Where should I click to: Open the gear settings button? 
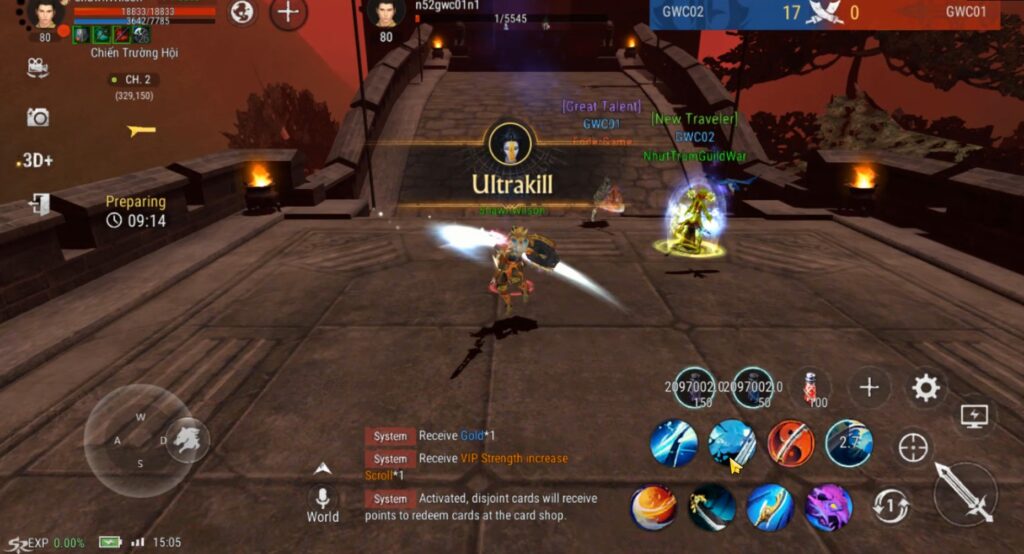[926, 388]
